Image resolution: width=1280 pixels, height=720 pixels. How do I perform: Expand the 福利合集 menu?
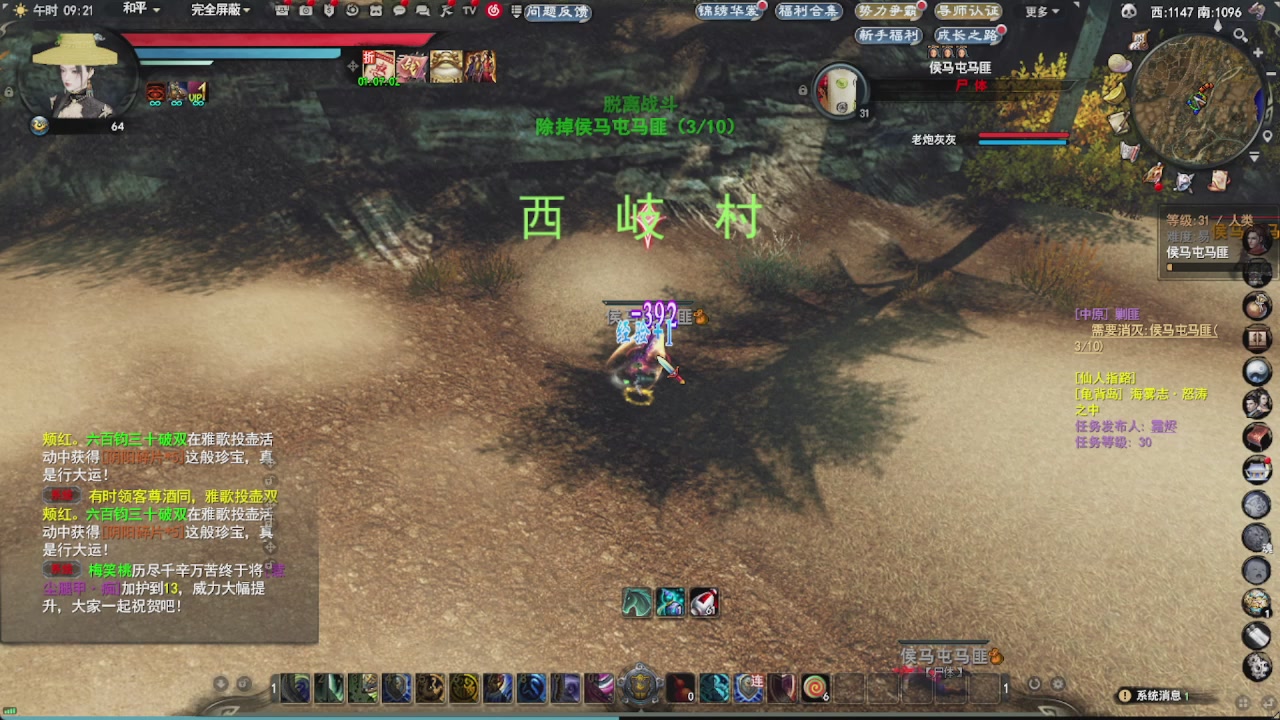806,11
